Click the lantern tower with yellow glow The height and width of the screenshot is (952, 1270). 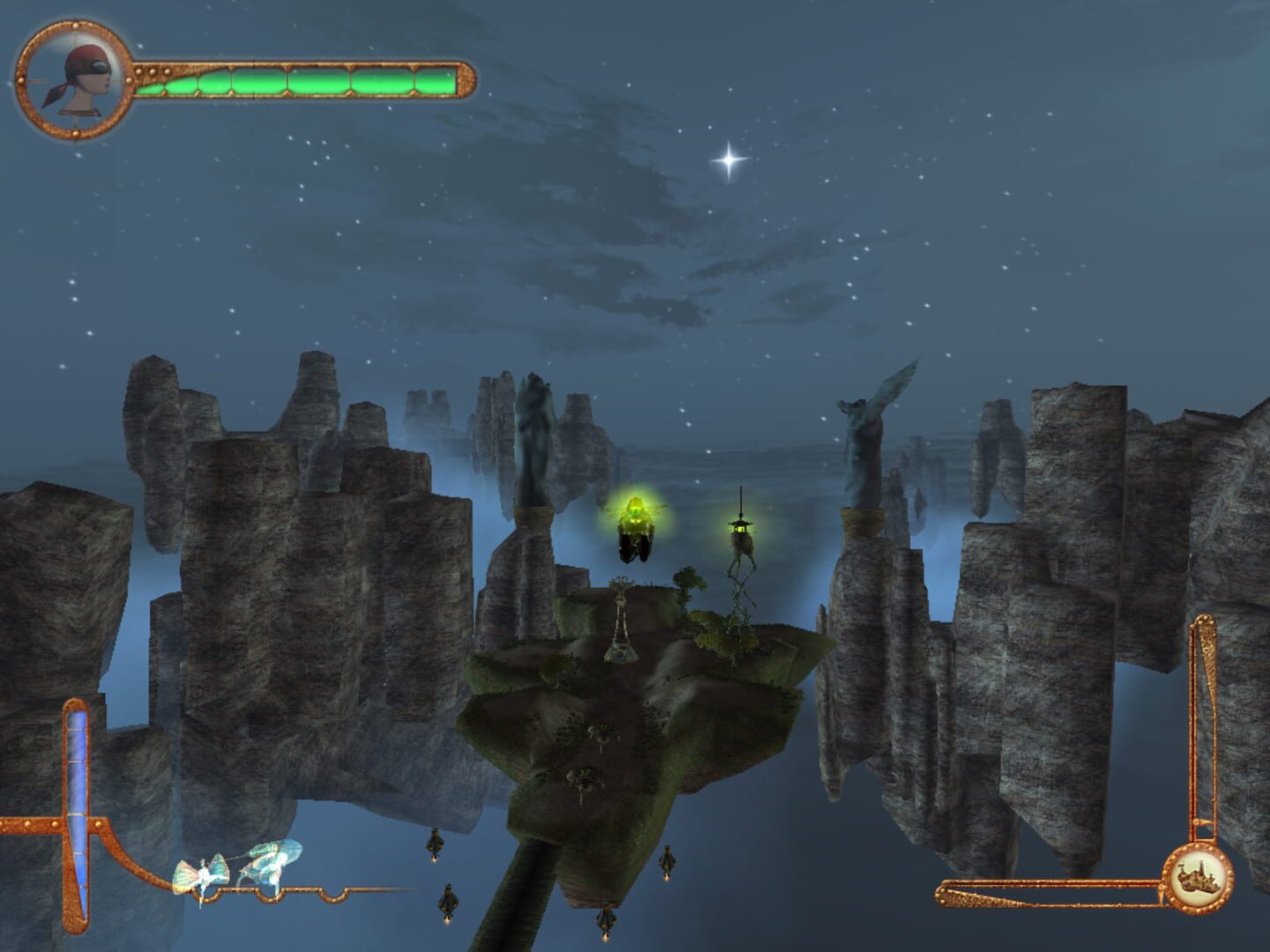coord(739,529)
